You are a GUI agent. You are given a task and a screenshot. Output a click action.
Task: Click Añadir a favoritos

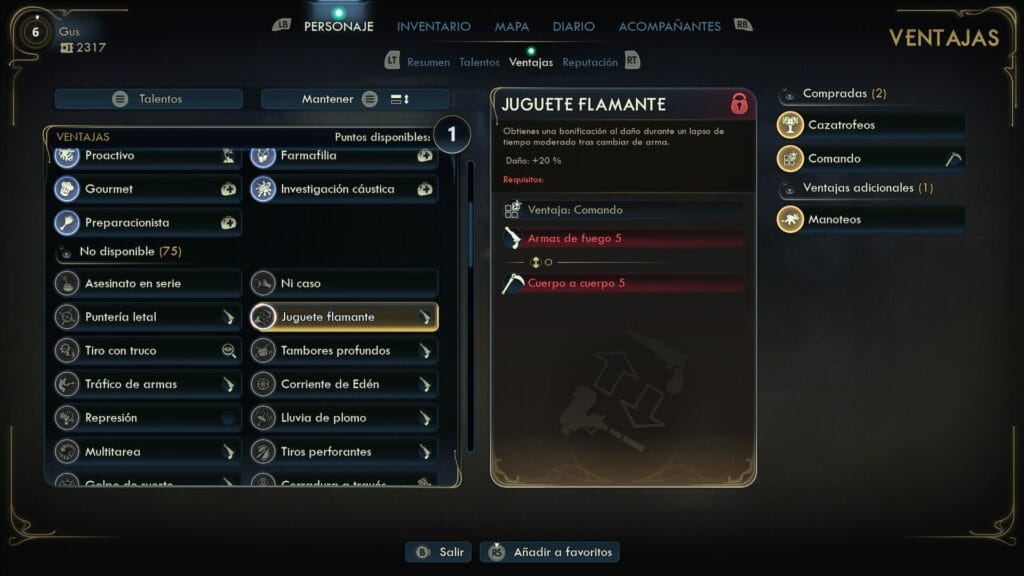coord(550,552)
